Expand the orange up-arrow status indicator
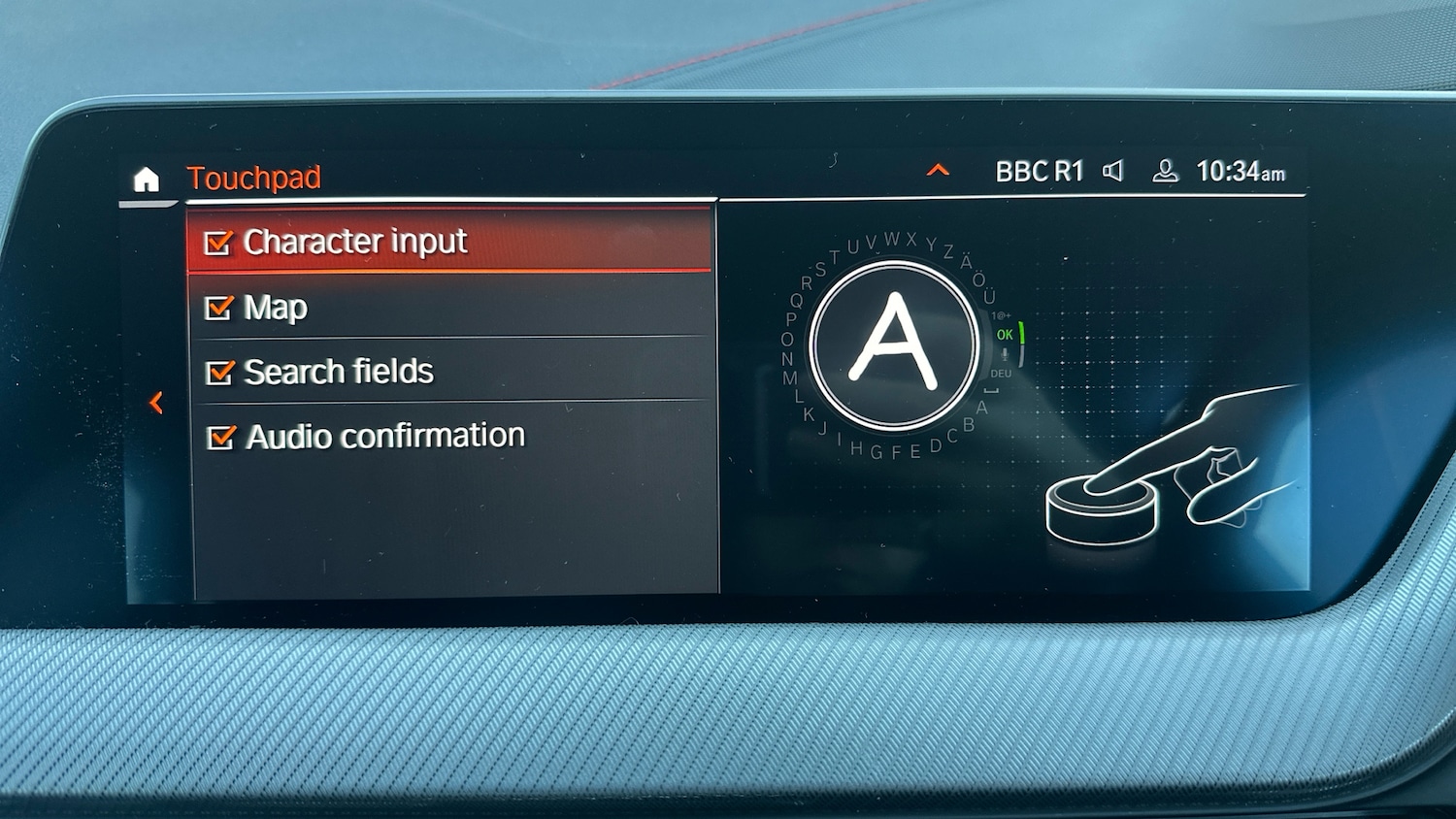The image size is (1456, 819). [938, 171]
